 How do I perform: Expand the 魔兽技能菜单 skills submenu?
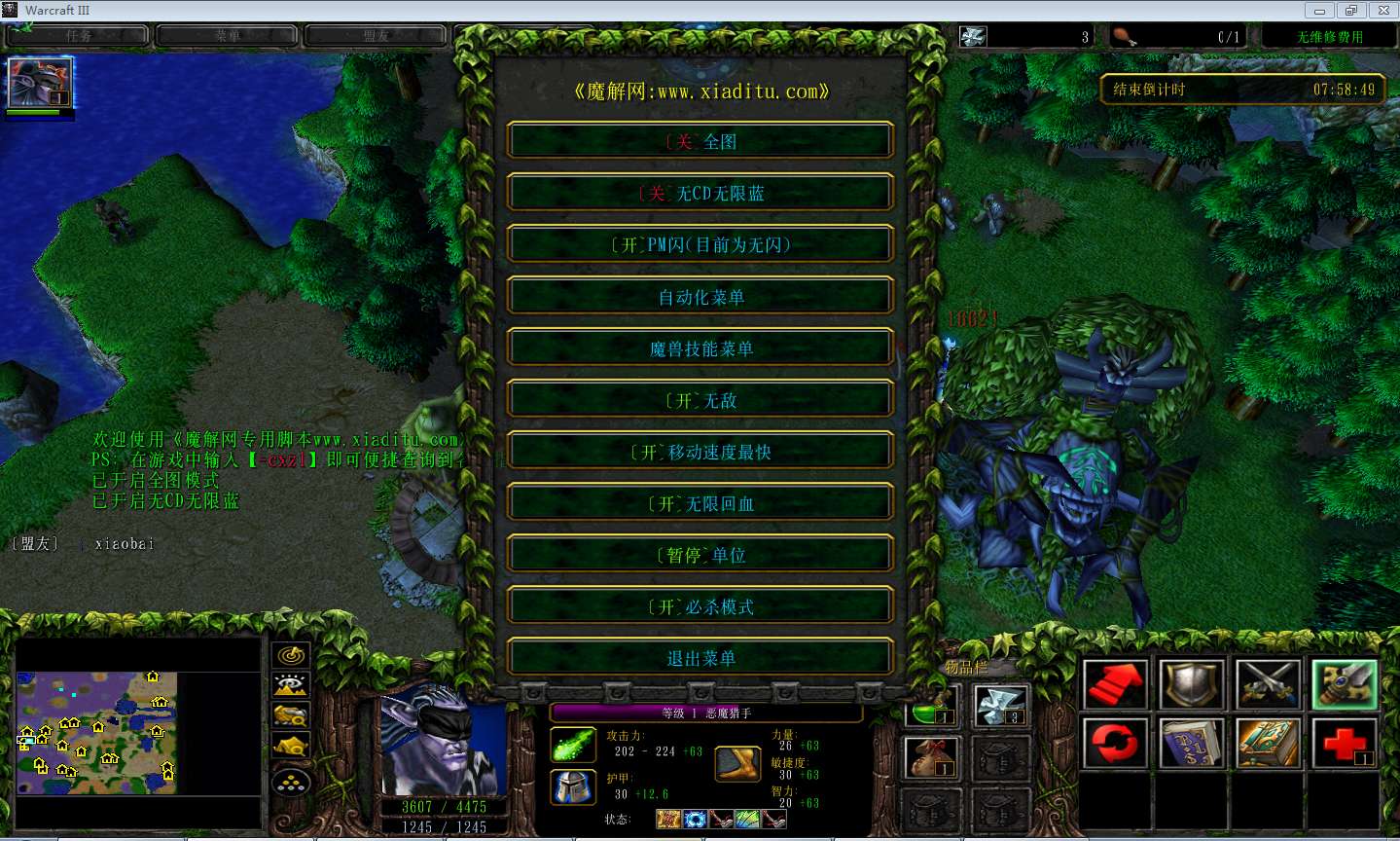(x=699, y=347)
